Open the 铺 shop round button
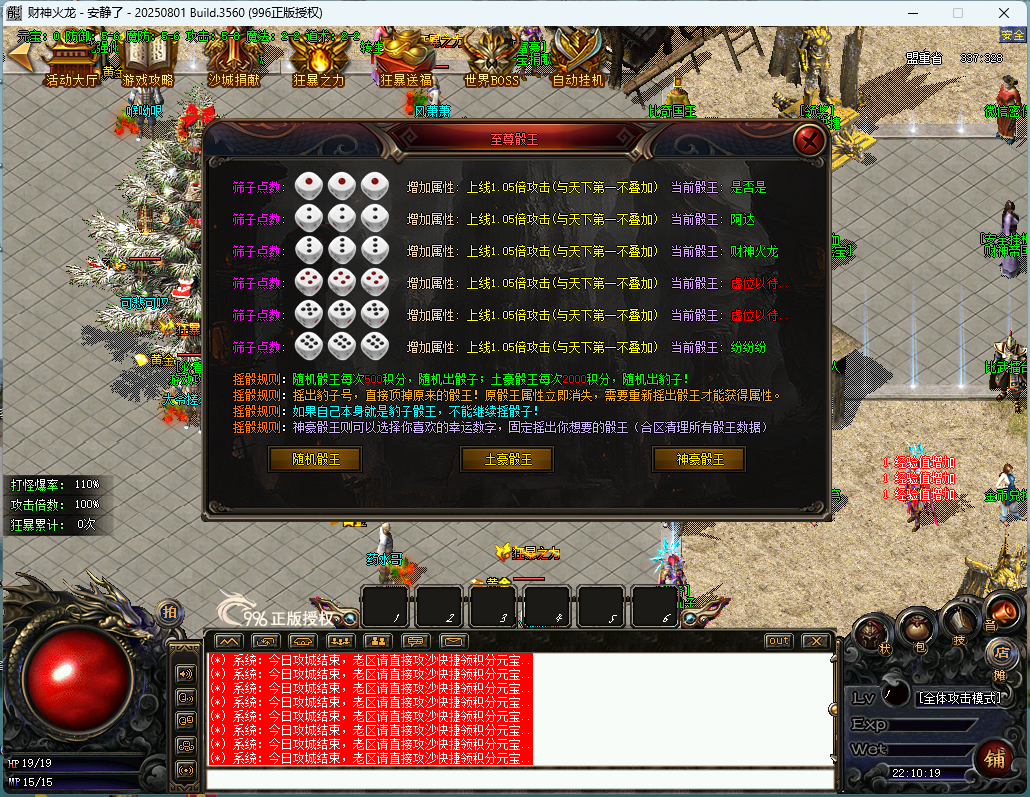1030x797 pixels. pos(994,757)
